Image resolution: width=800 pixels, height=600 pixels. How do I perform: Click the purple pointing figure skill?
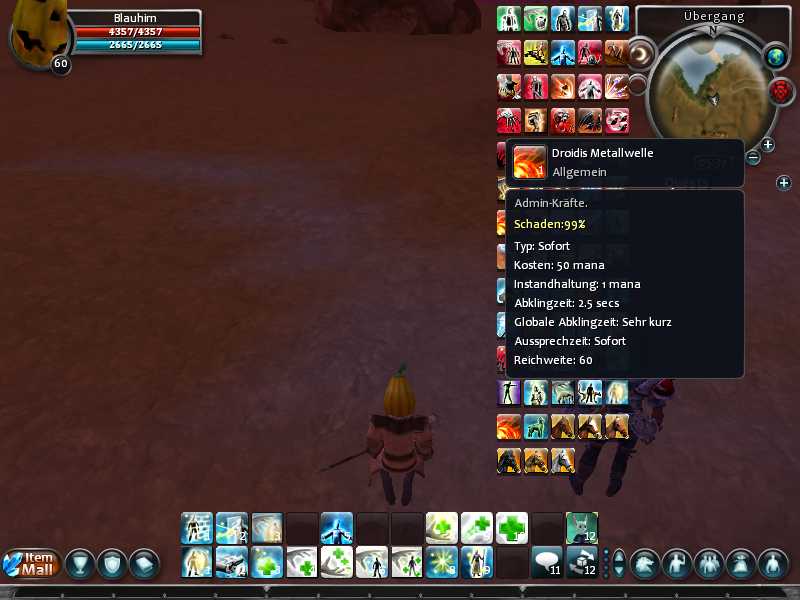tap(509, 393)
